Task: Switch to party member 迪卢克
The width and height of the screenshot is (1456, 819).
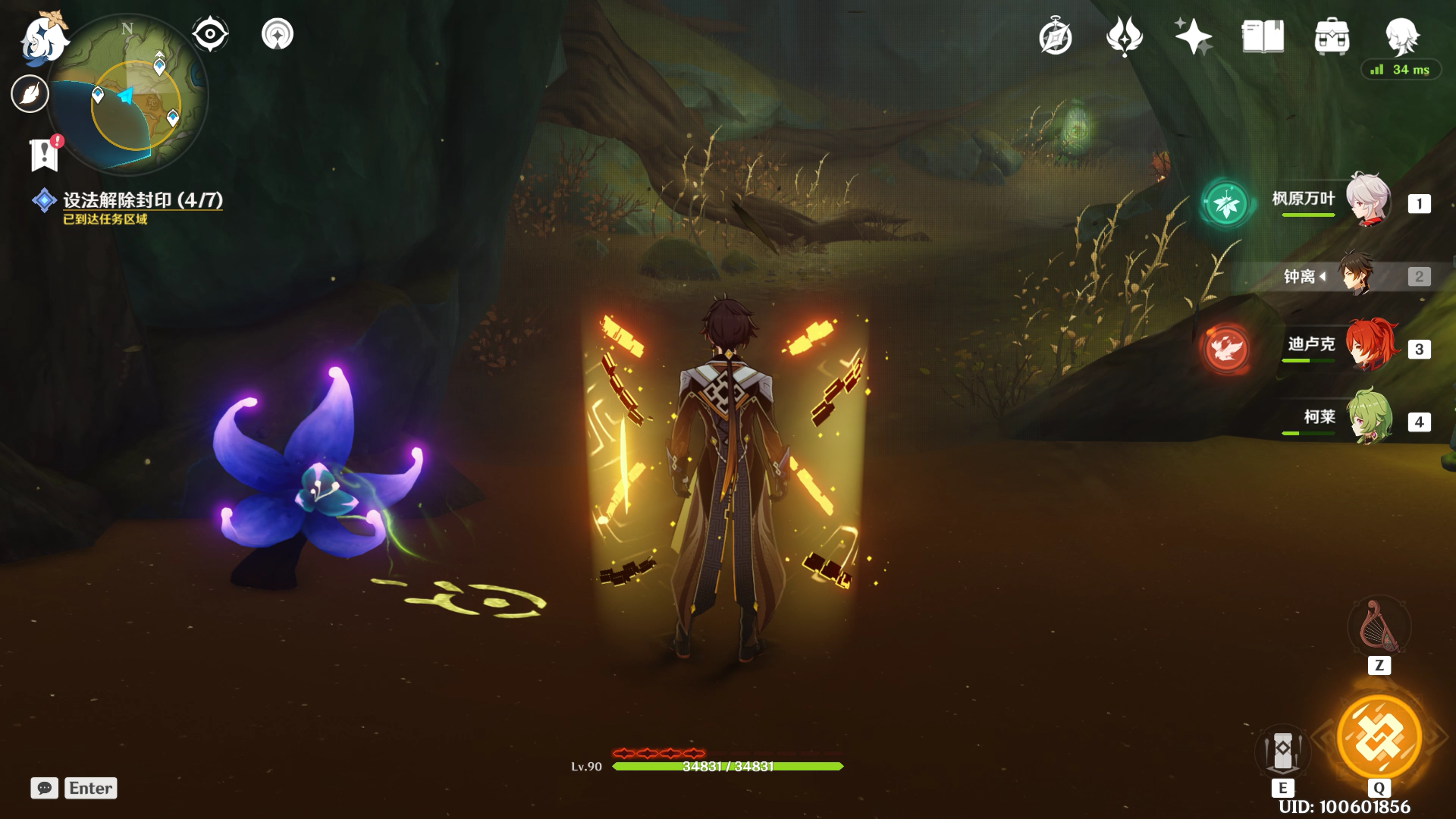Action: (x=1368, y=347)
